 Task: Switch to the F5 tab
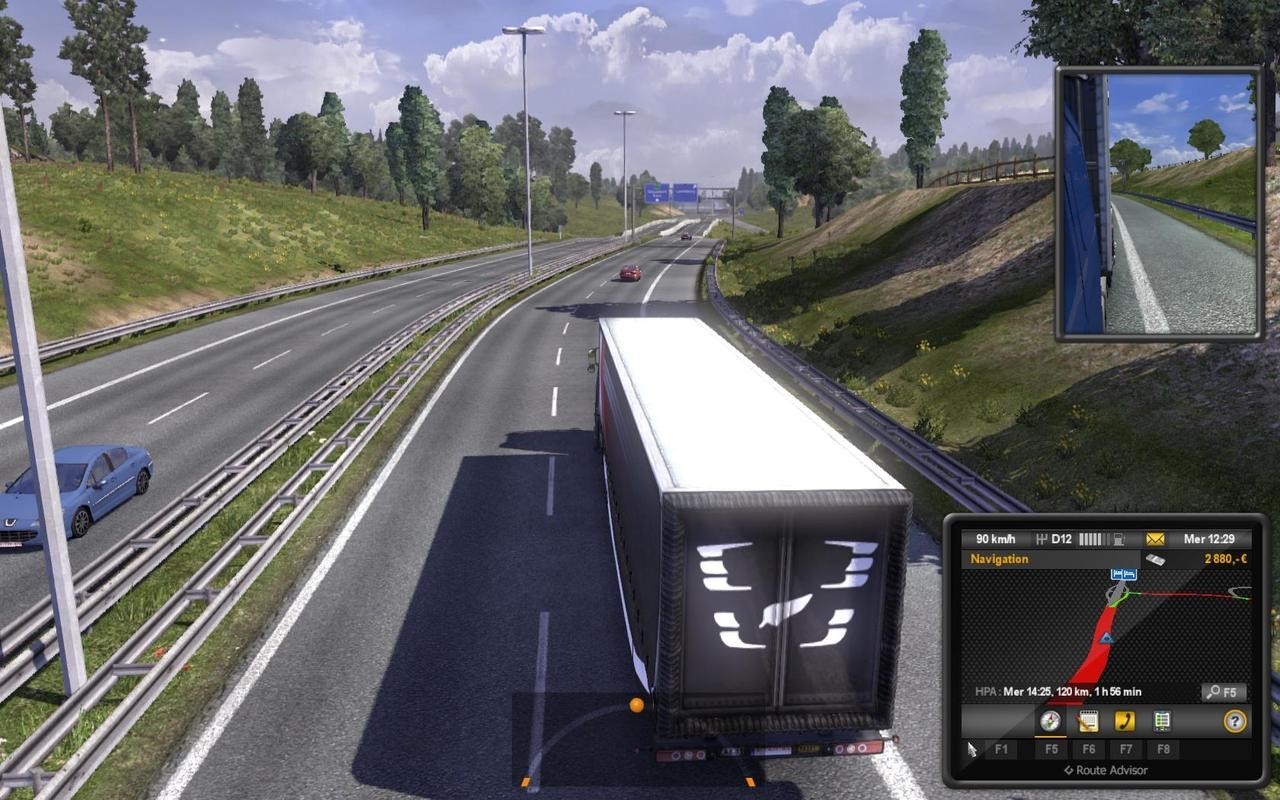click(x=1050, y=749)
